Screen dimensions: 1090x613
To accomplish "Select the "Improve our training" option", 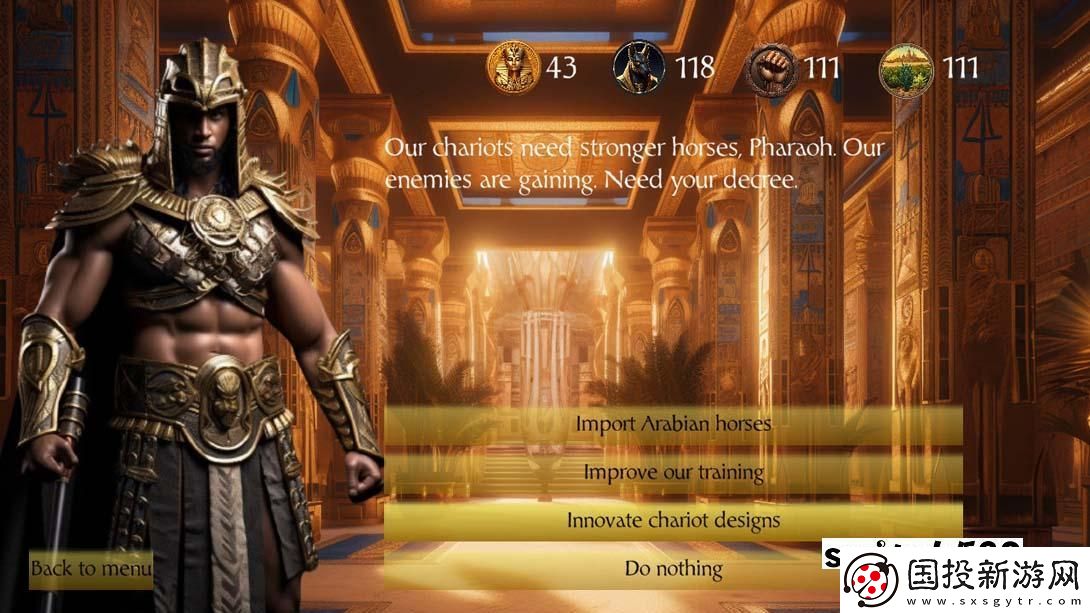I will [x=673, y=471].
